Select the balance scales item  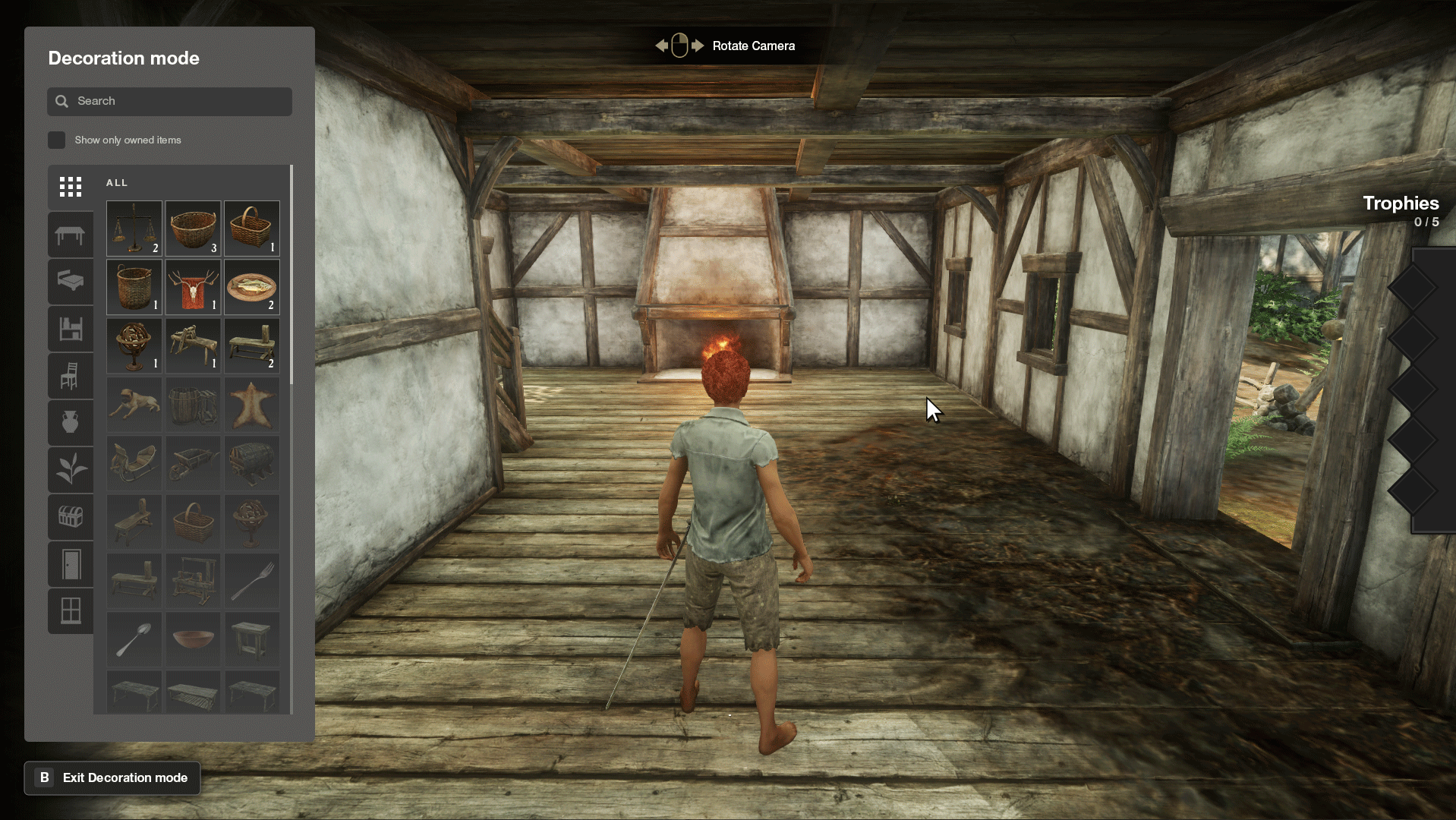(x=134, y=228)
